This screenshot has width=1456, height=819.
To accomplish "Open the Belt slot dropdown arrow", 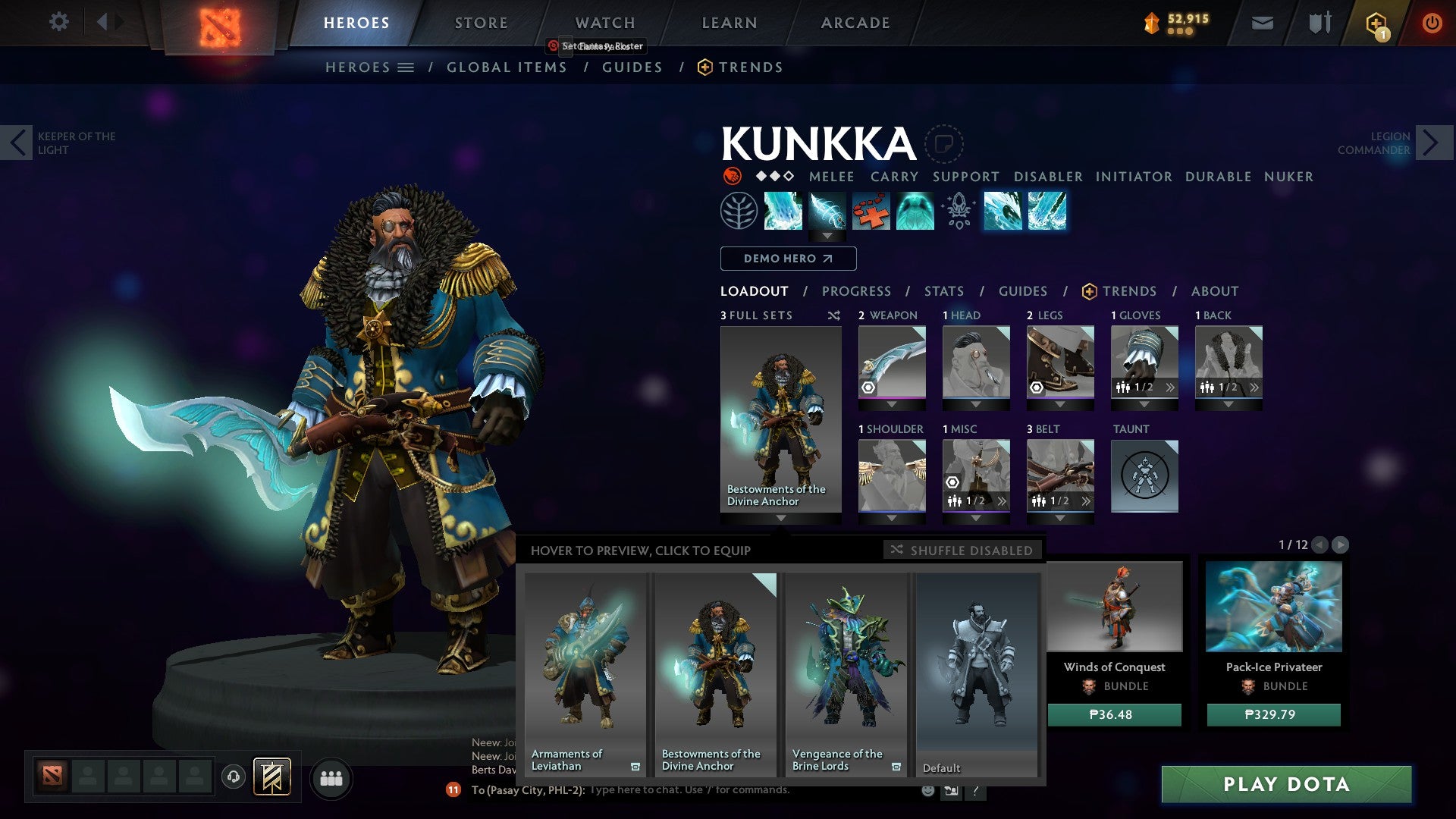I will [1060, 519].
